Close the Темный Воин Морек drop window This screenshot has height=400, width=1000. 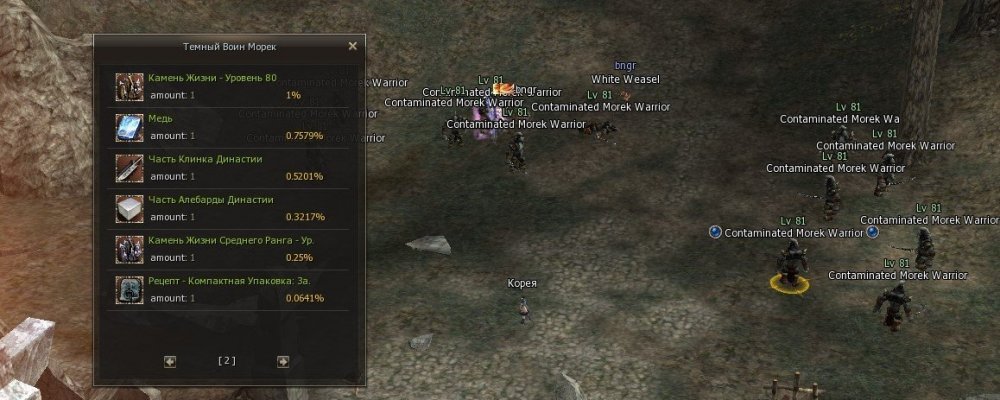pyautogui.click(x=352, y=46)
